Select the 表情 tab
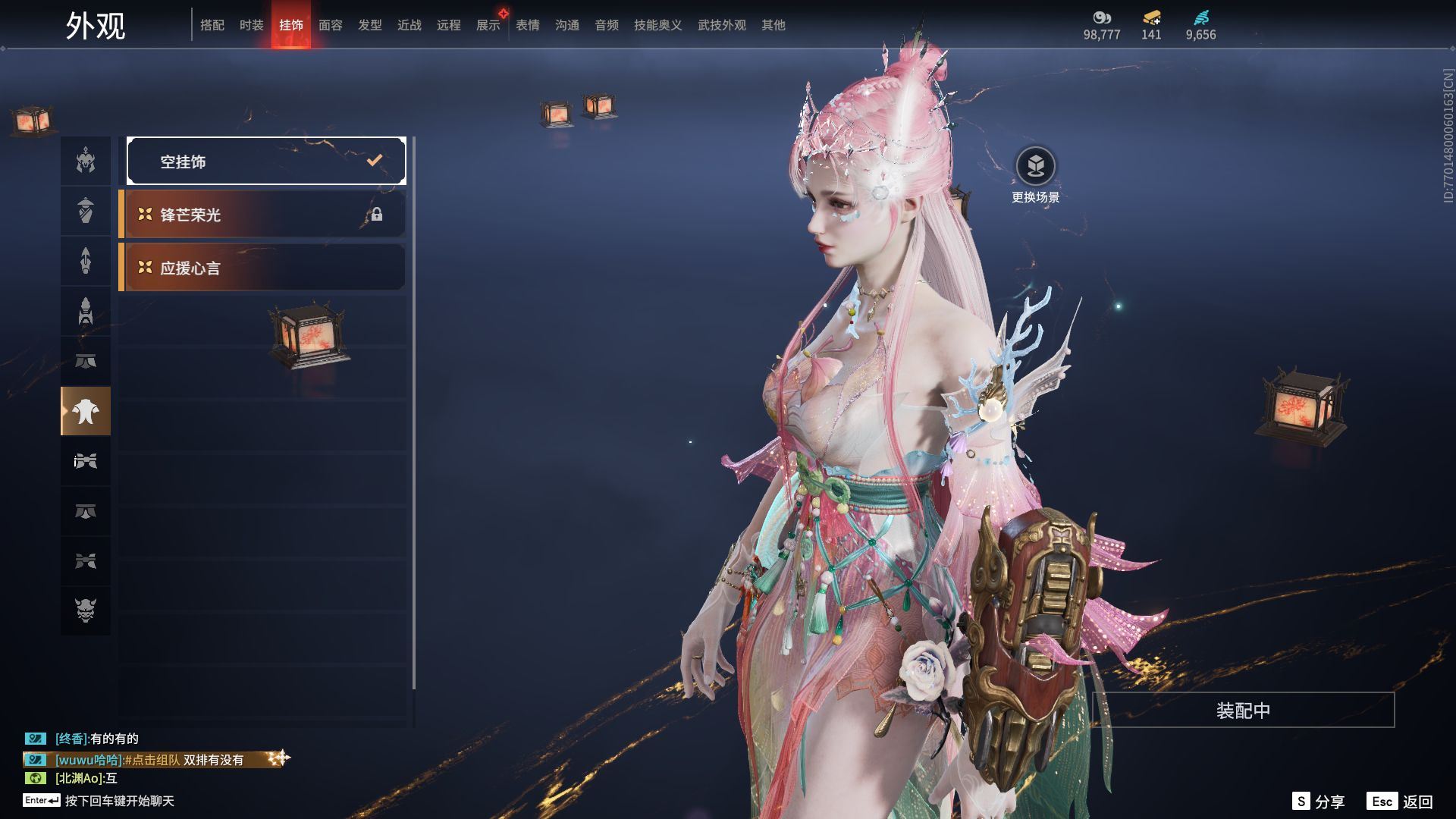The image size is (1456, 819). (528, 25)
